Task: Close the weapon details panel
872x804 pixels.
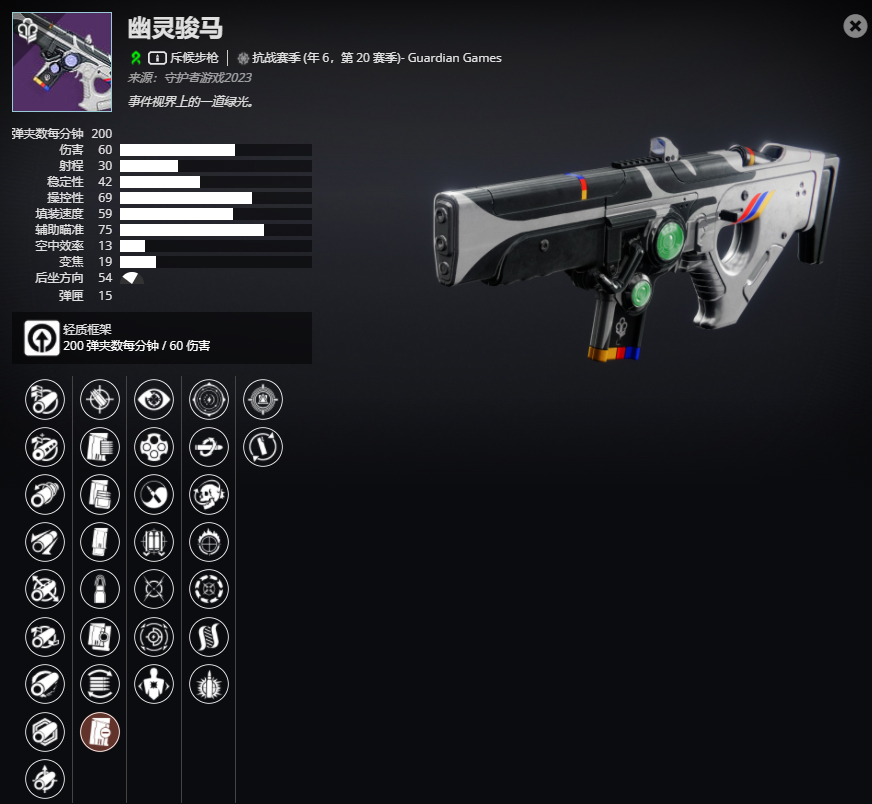Action: click(x=855, y=27)
